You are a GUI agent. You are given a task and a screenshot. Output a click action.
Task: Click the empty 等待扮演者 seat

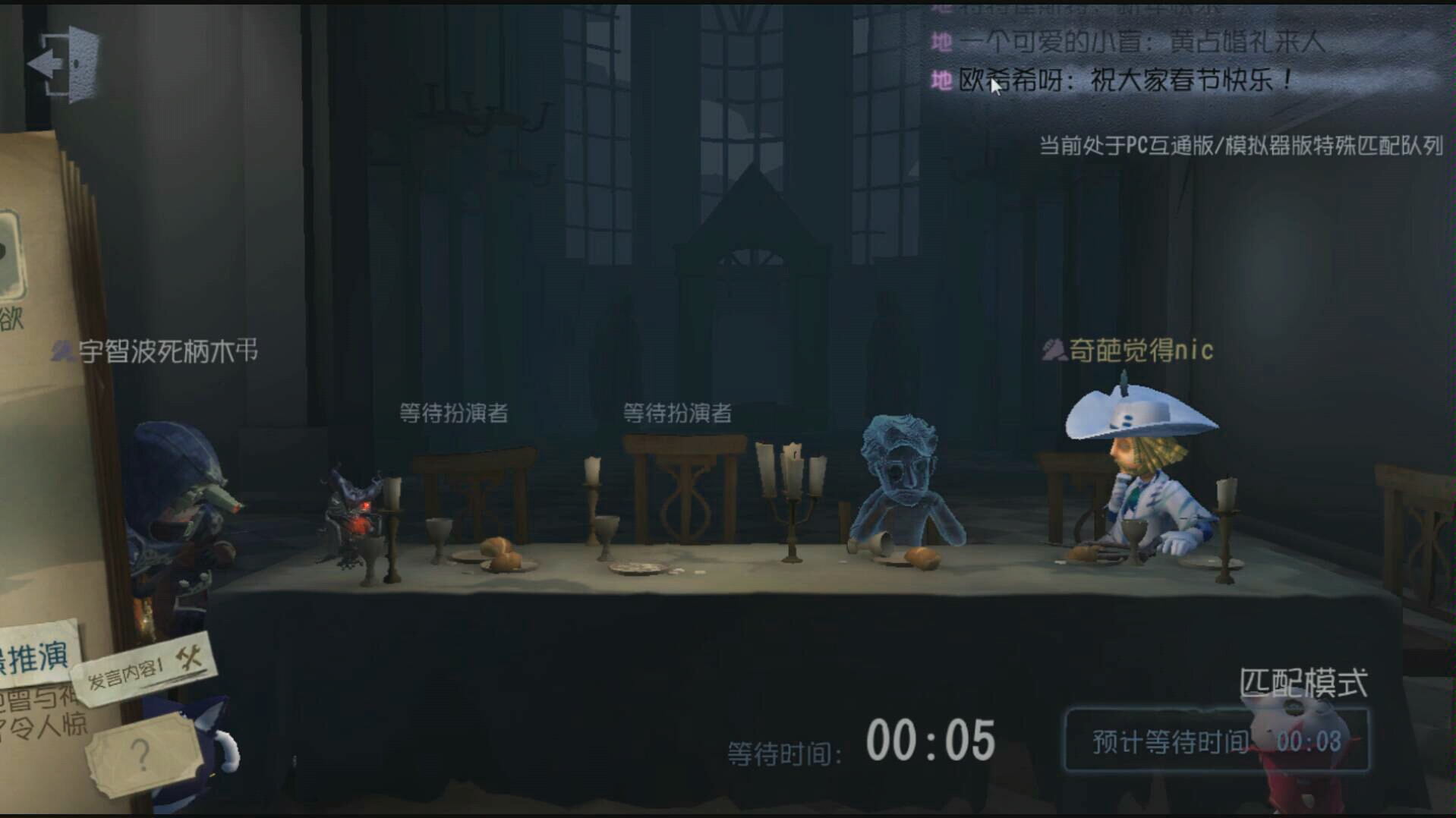pyautogui.click(x=453, y=414)
